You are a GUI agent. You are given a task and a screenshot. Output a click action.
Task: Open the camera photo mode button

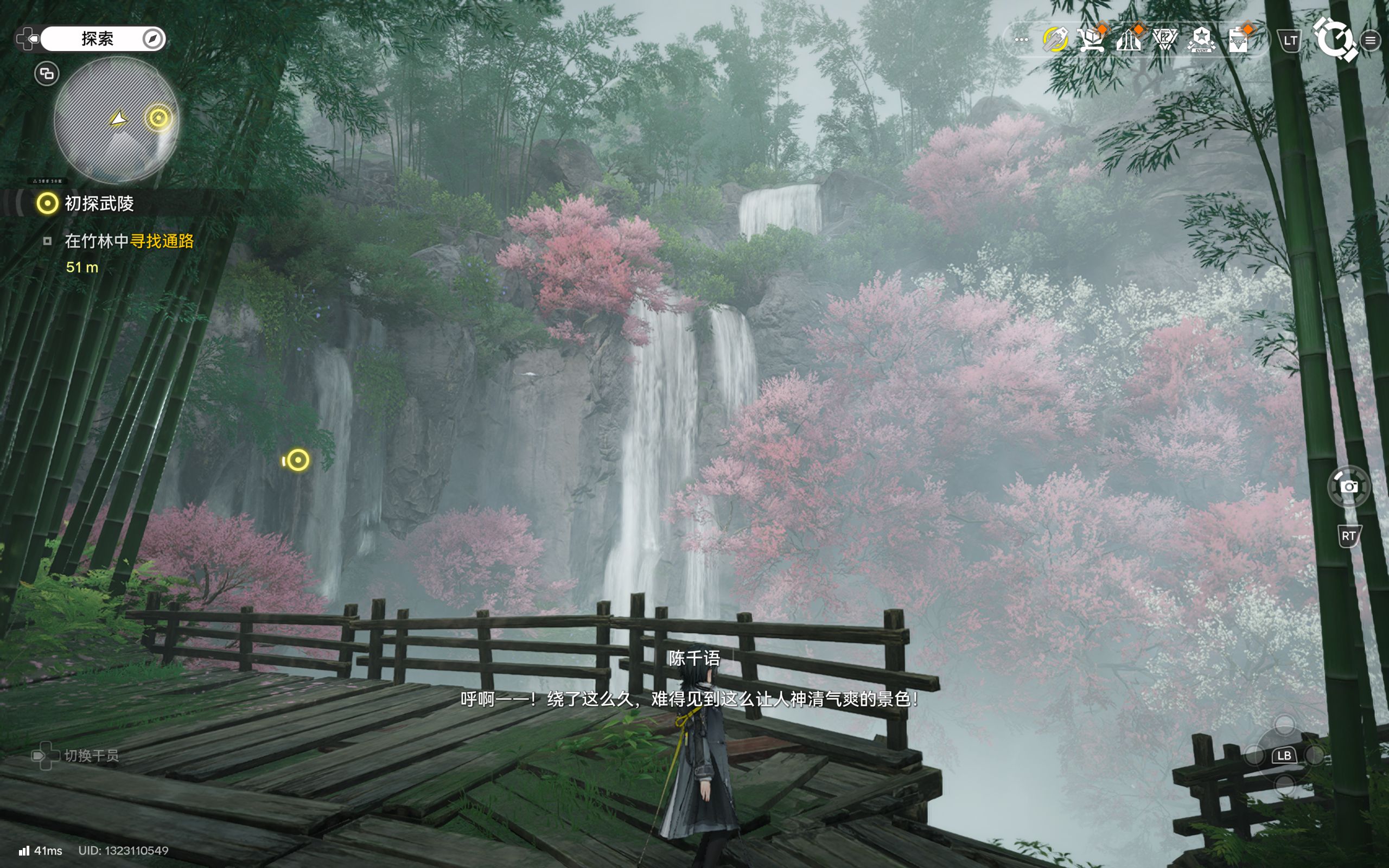pyautogui.click(x=1348, y=487)
